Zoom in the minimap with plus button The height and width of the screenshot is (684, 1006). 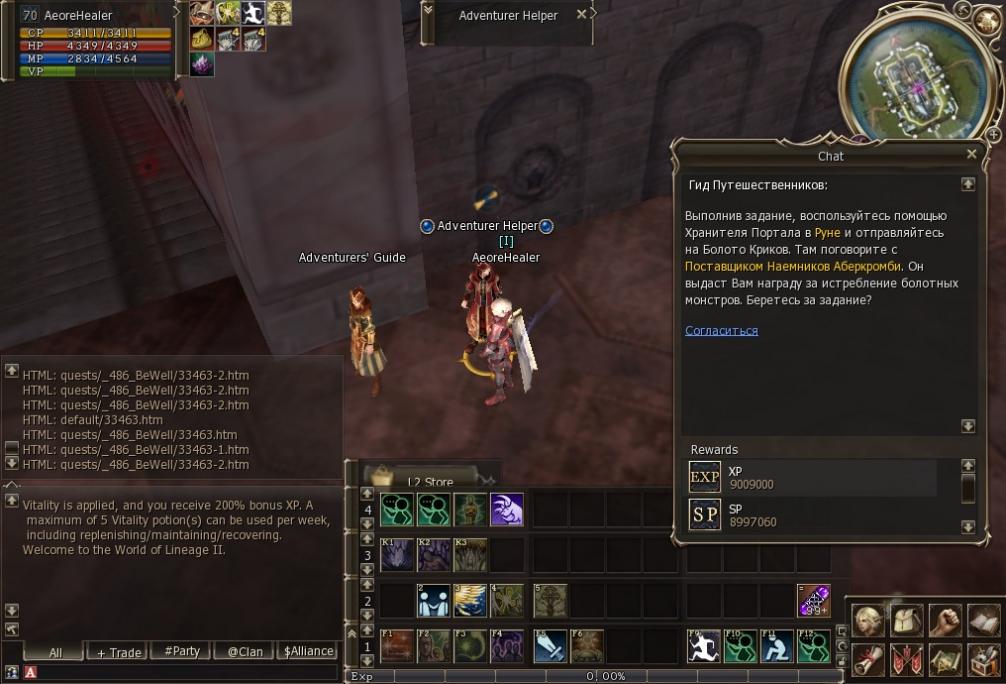pos(992,132)
